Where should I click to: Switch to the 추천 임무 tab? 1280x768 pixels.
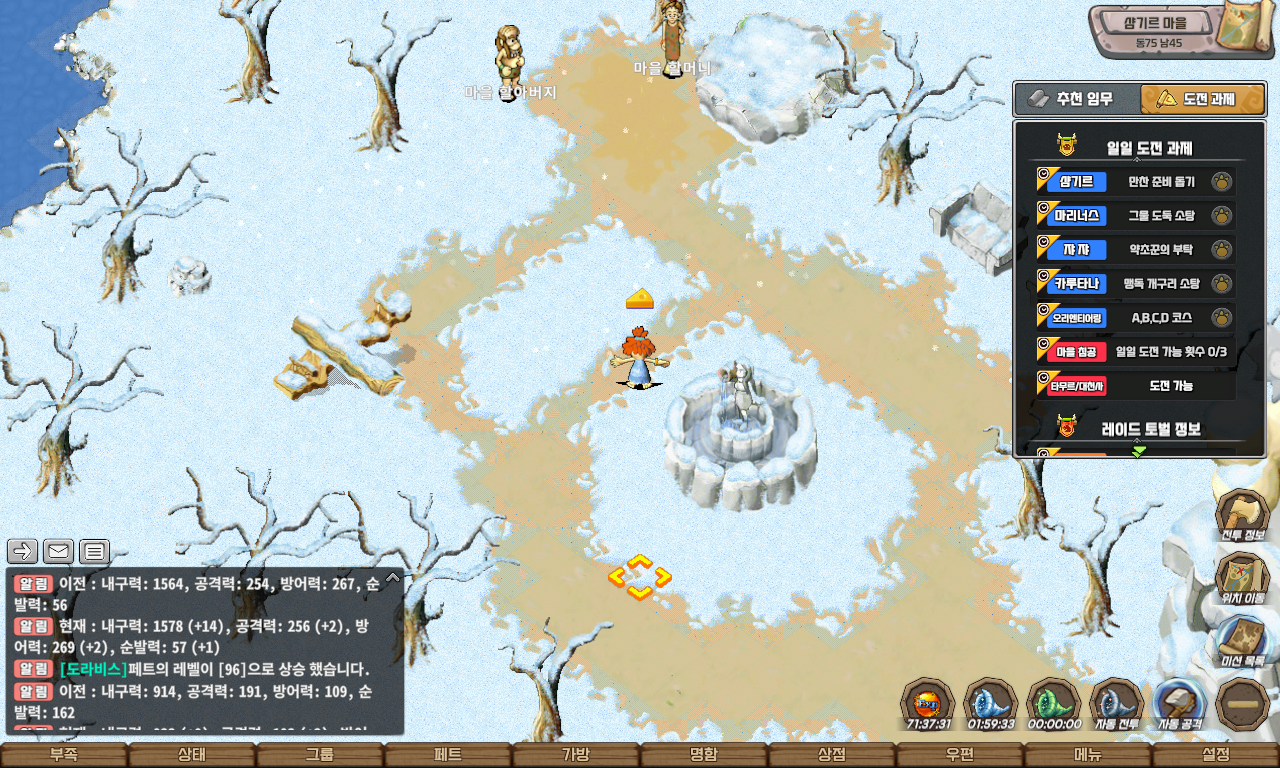(1077, 99)
